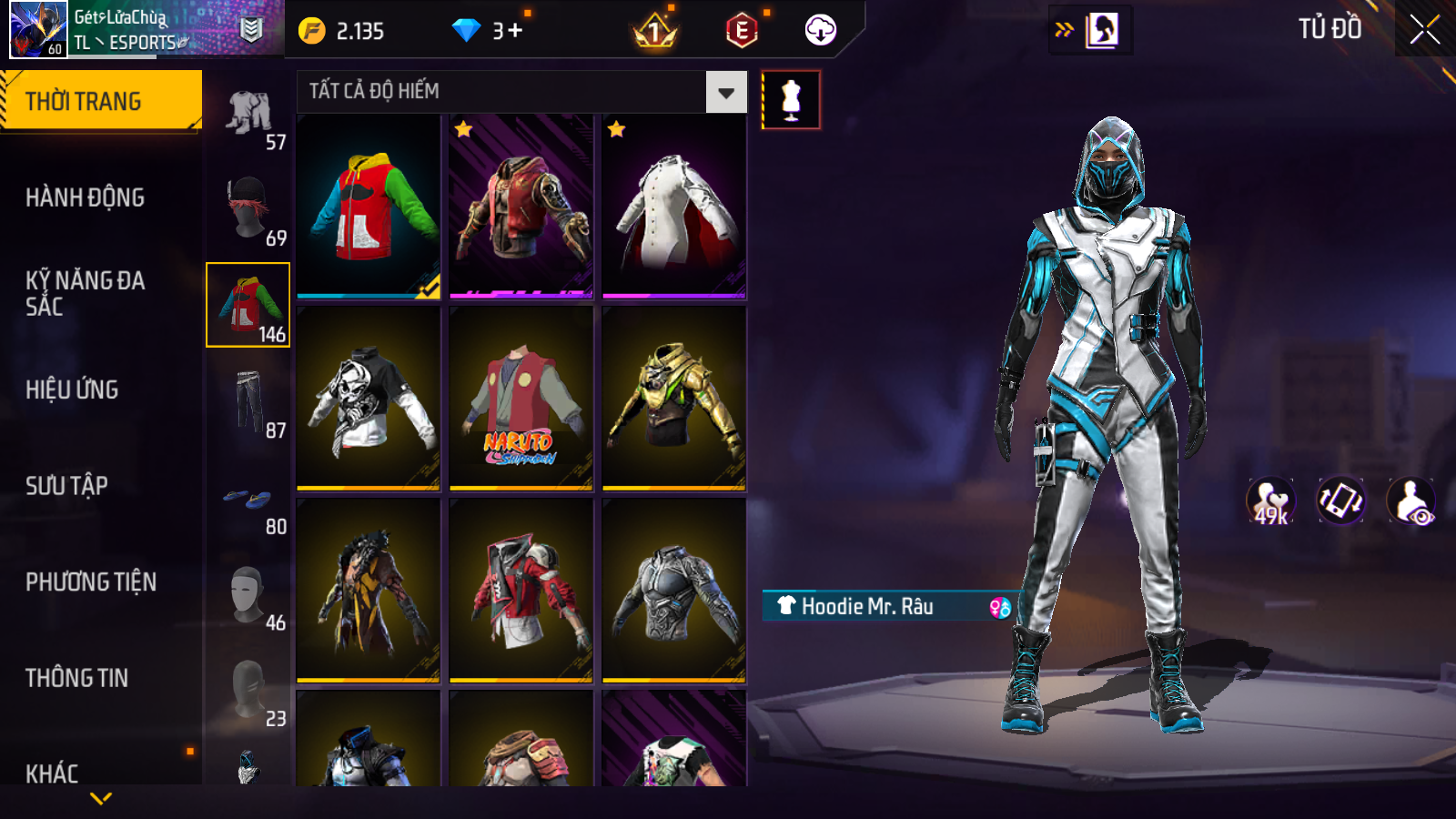This screenshot has height=819, width=1456.
Task: Pick the white coat with red cape
Action: tap(674, 207)
